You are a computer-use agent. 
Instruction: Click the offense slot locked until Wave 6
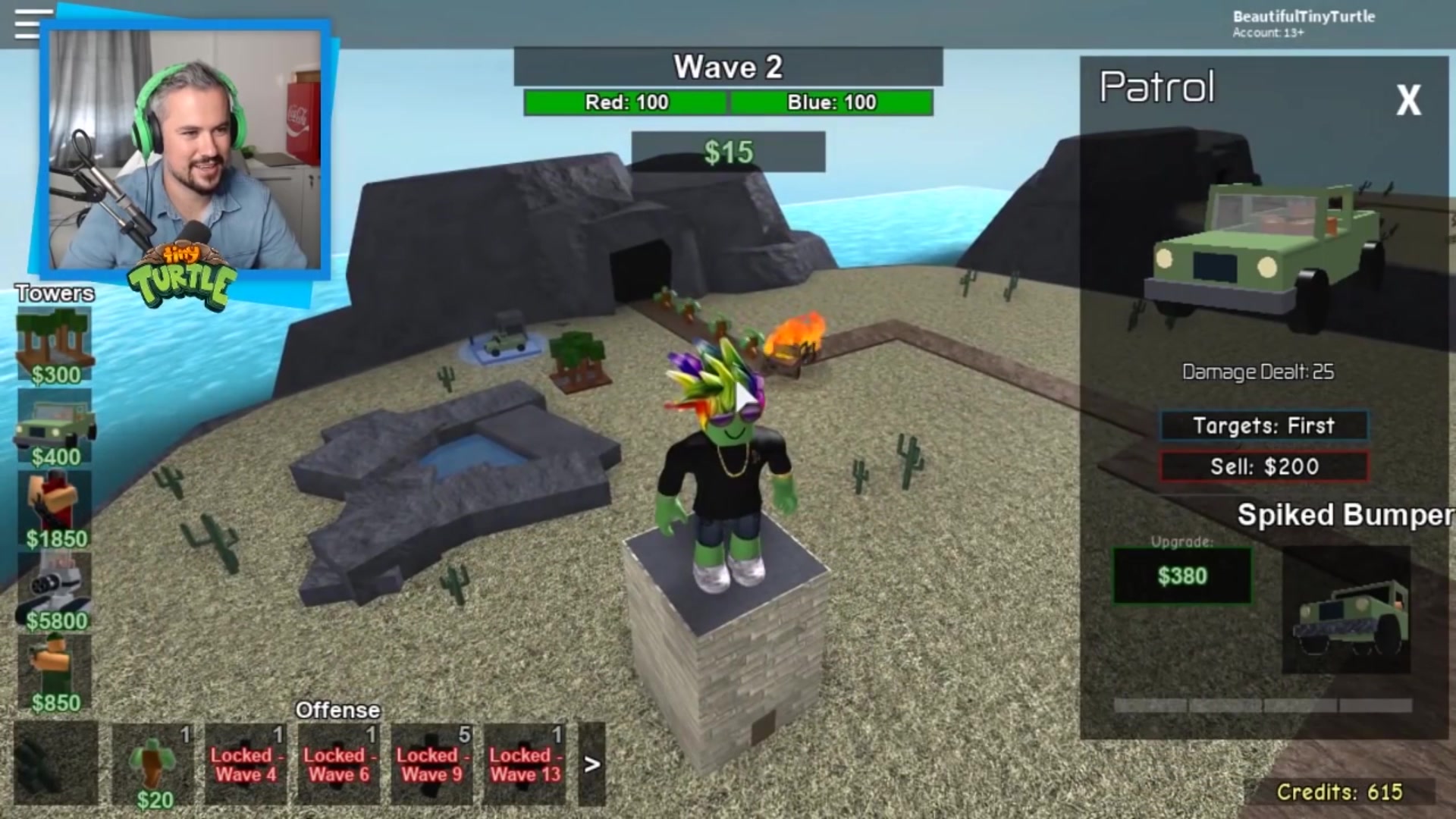point(338,764)
